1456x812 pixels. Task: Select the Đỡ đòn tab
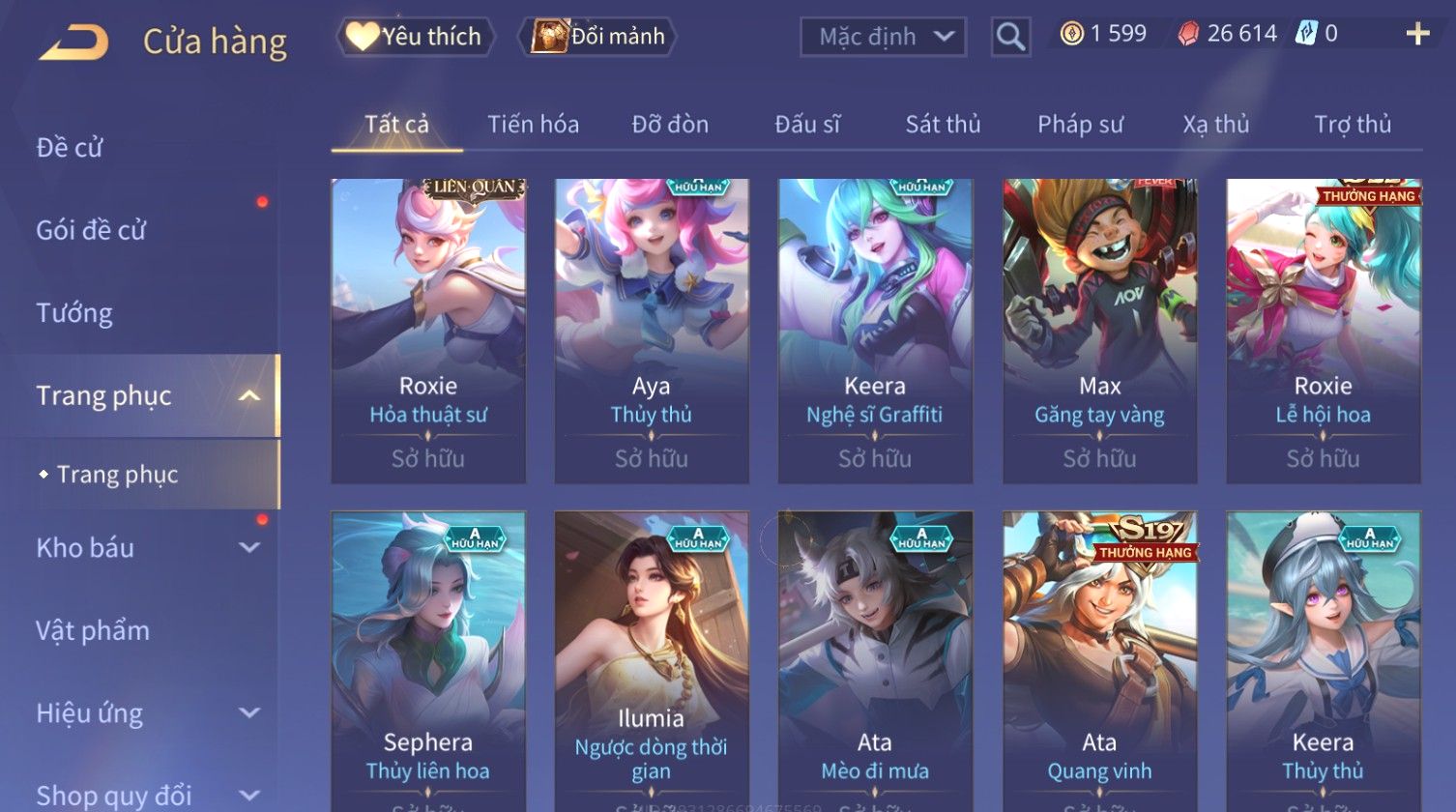point(670,125)
